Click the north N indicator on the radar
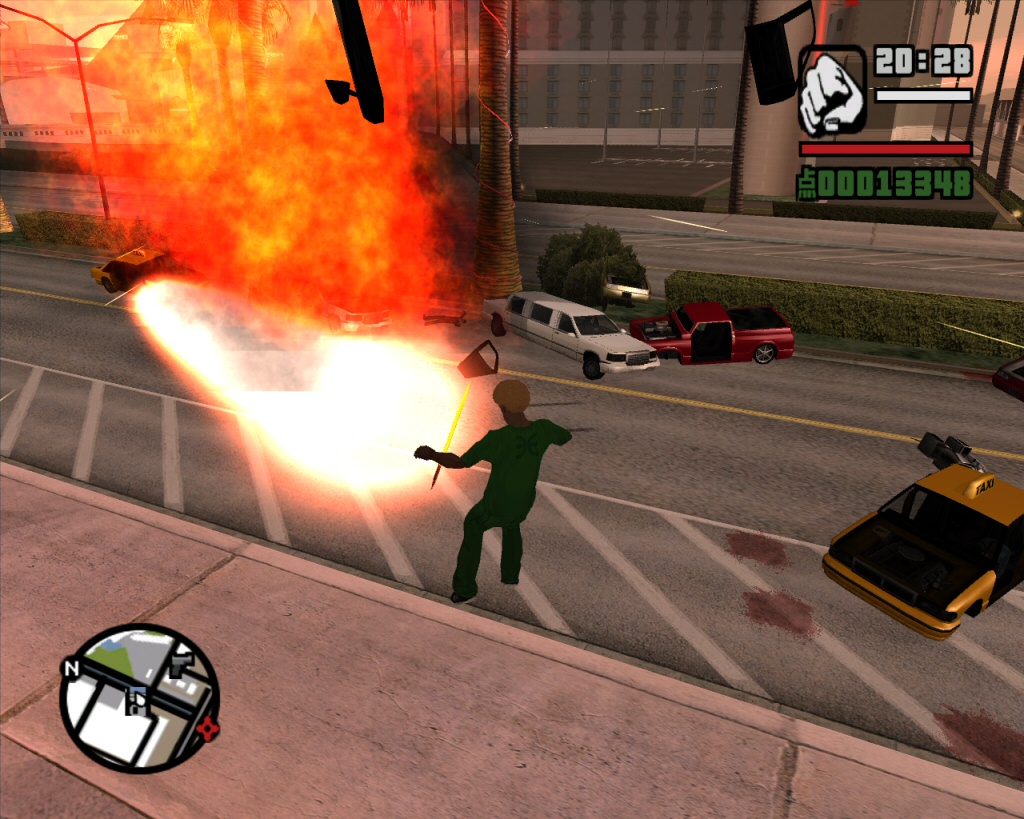 pos(71,667)
